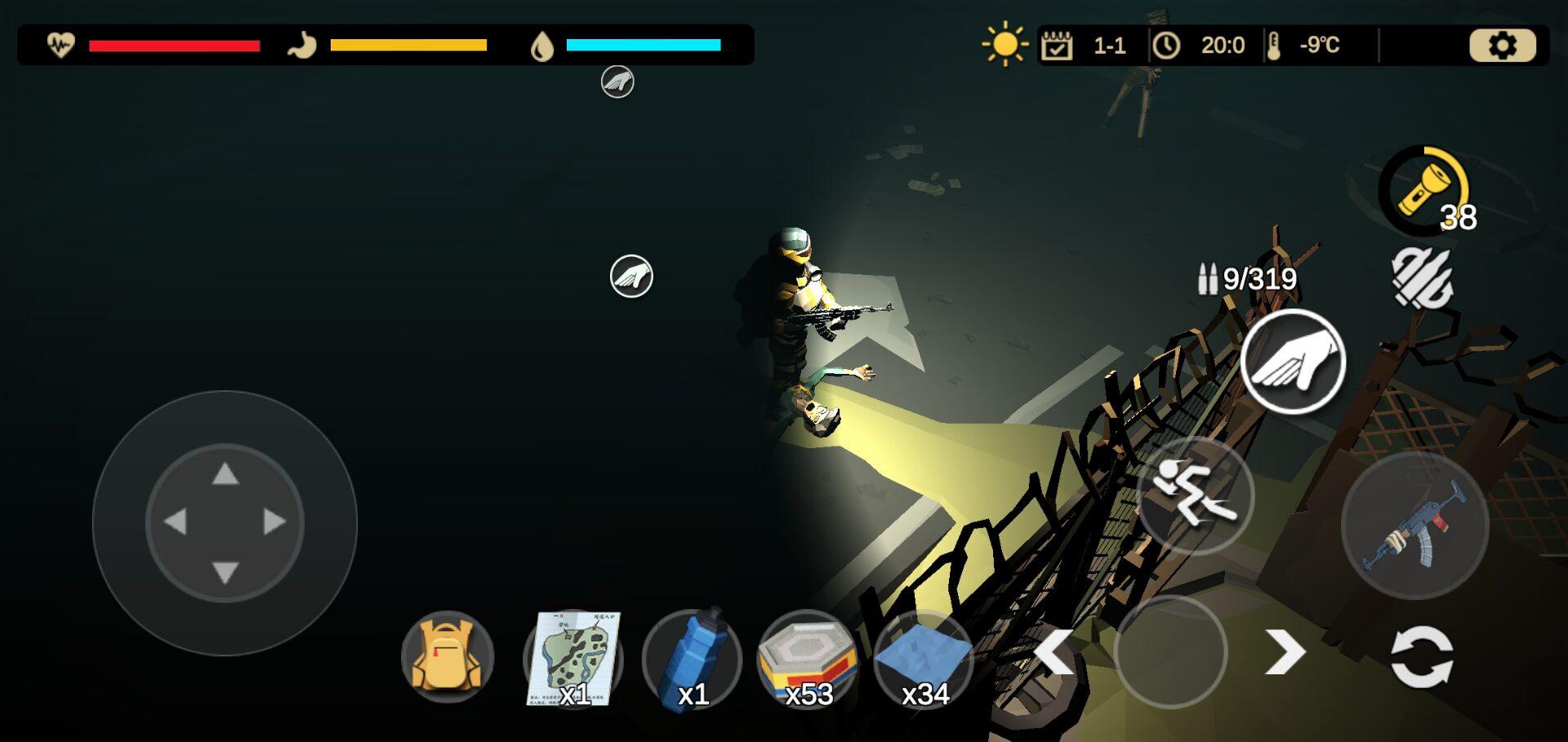The height and width of the screenshot is (742, 1568).
Task: Select the blue item slot x34
Action: click(924, 658)
